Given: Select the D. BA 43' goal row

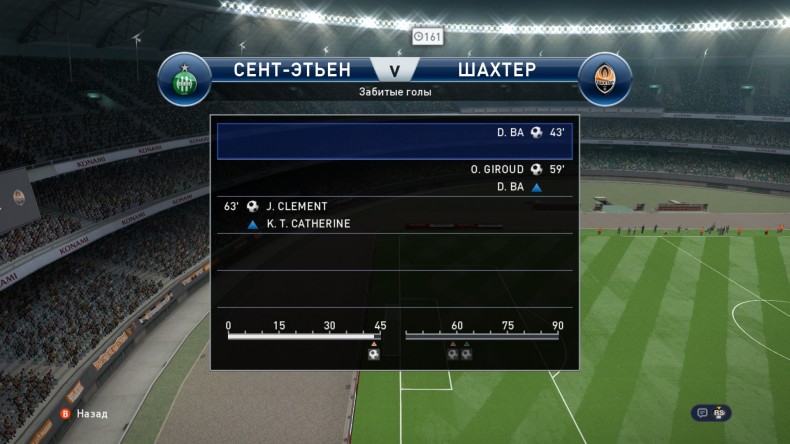Looking at the screenshot, I should coord(395,140).
